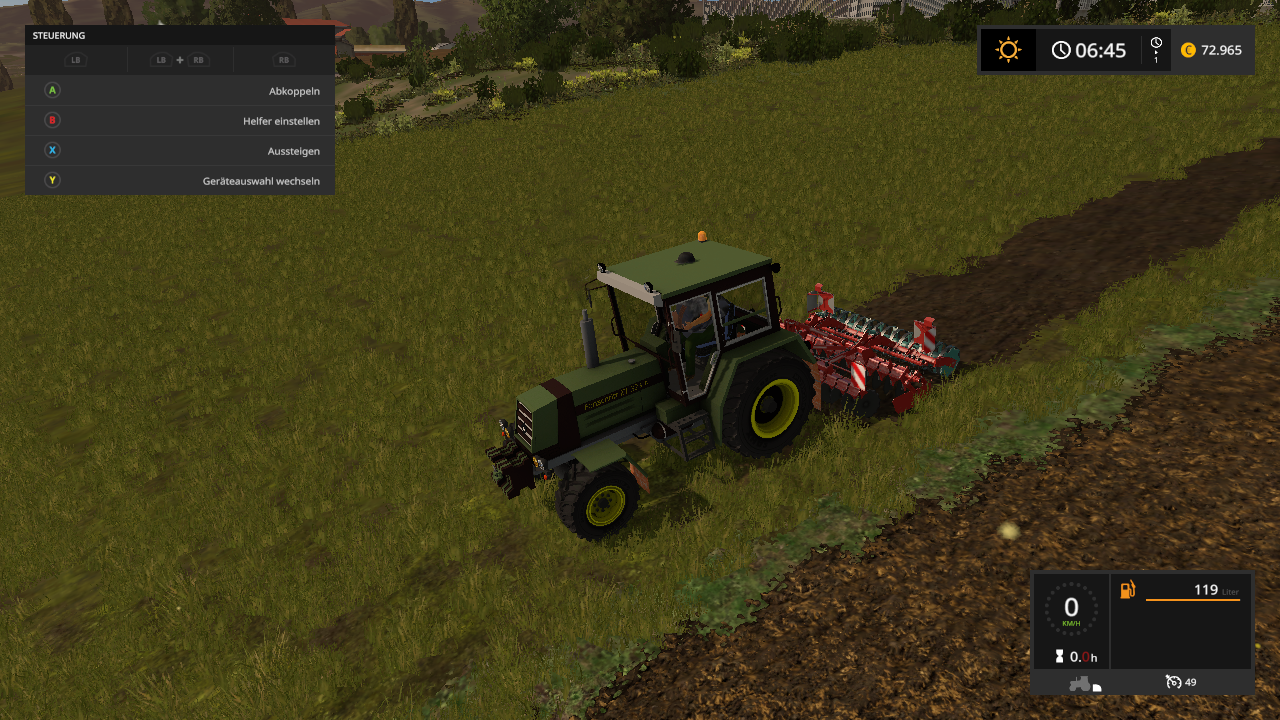
Task: Select the Aussteigen control entry
Action: [x=180, y=151]
